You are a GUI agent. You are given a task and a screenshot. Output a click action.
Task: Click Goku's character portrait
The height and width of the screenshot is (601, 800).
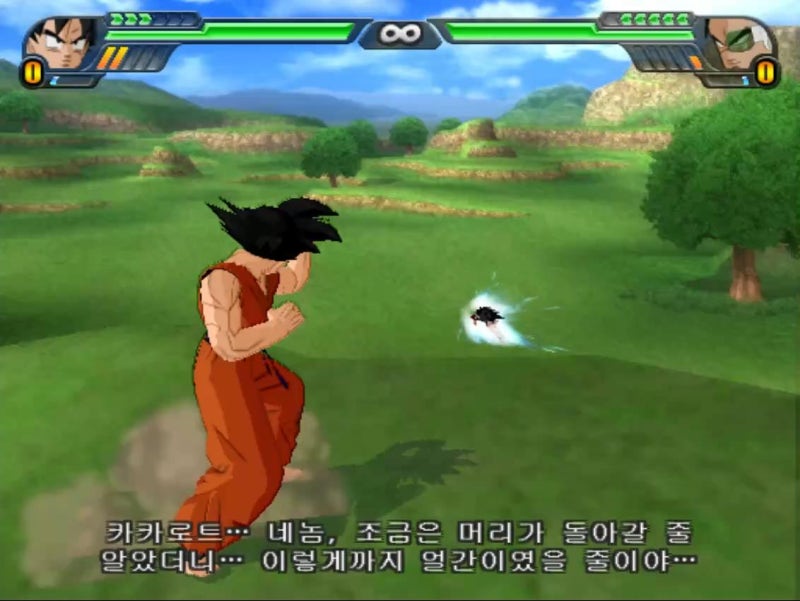click(59, 42)
